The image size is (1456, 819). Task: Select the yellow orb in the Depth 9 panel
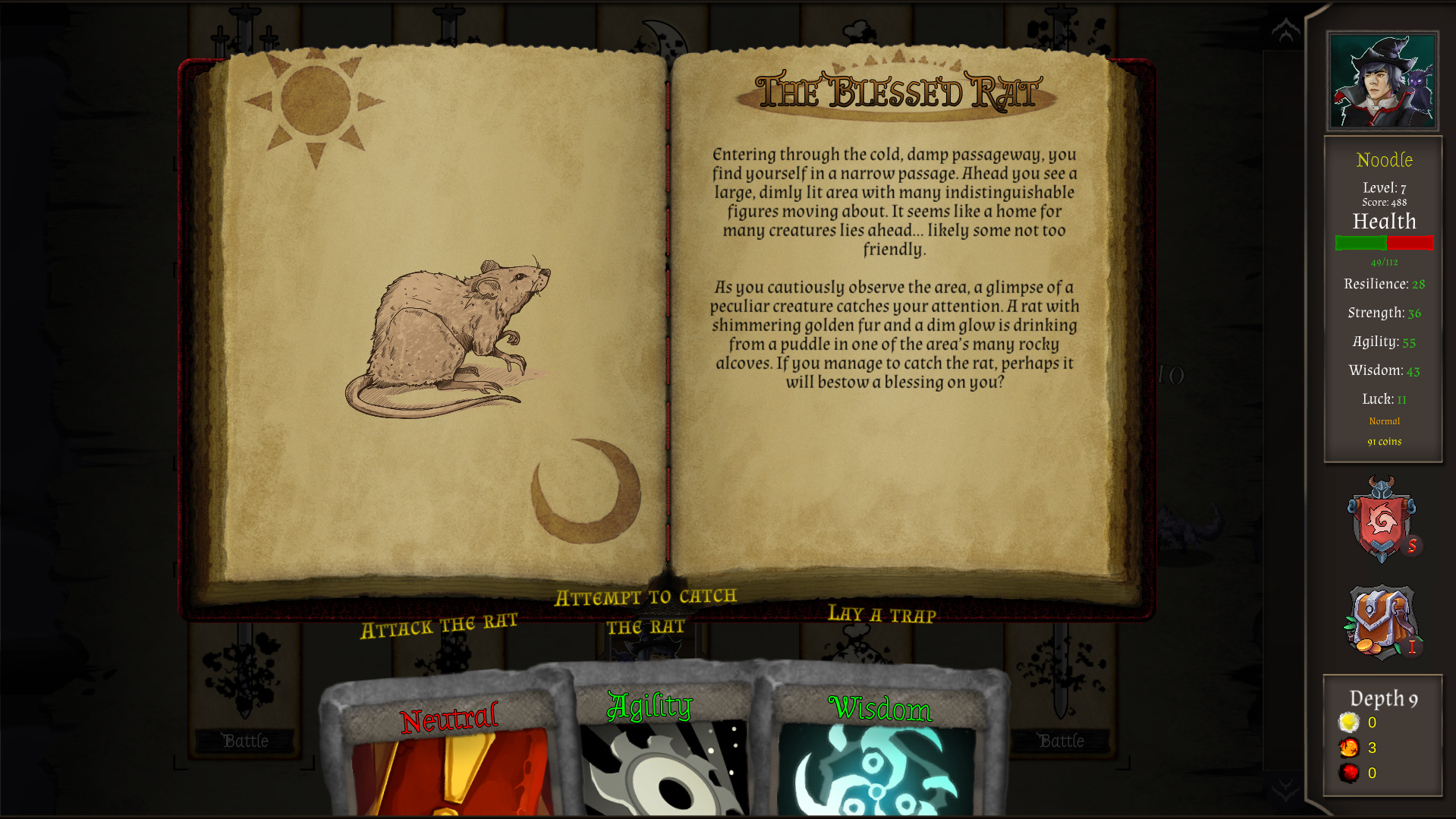(x=1350, y=723)
